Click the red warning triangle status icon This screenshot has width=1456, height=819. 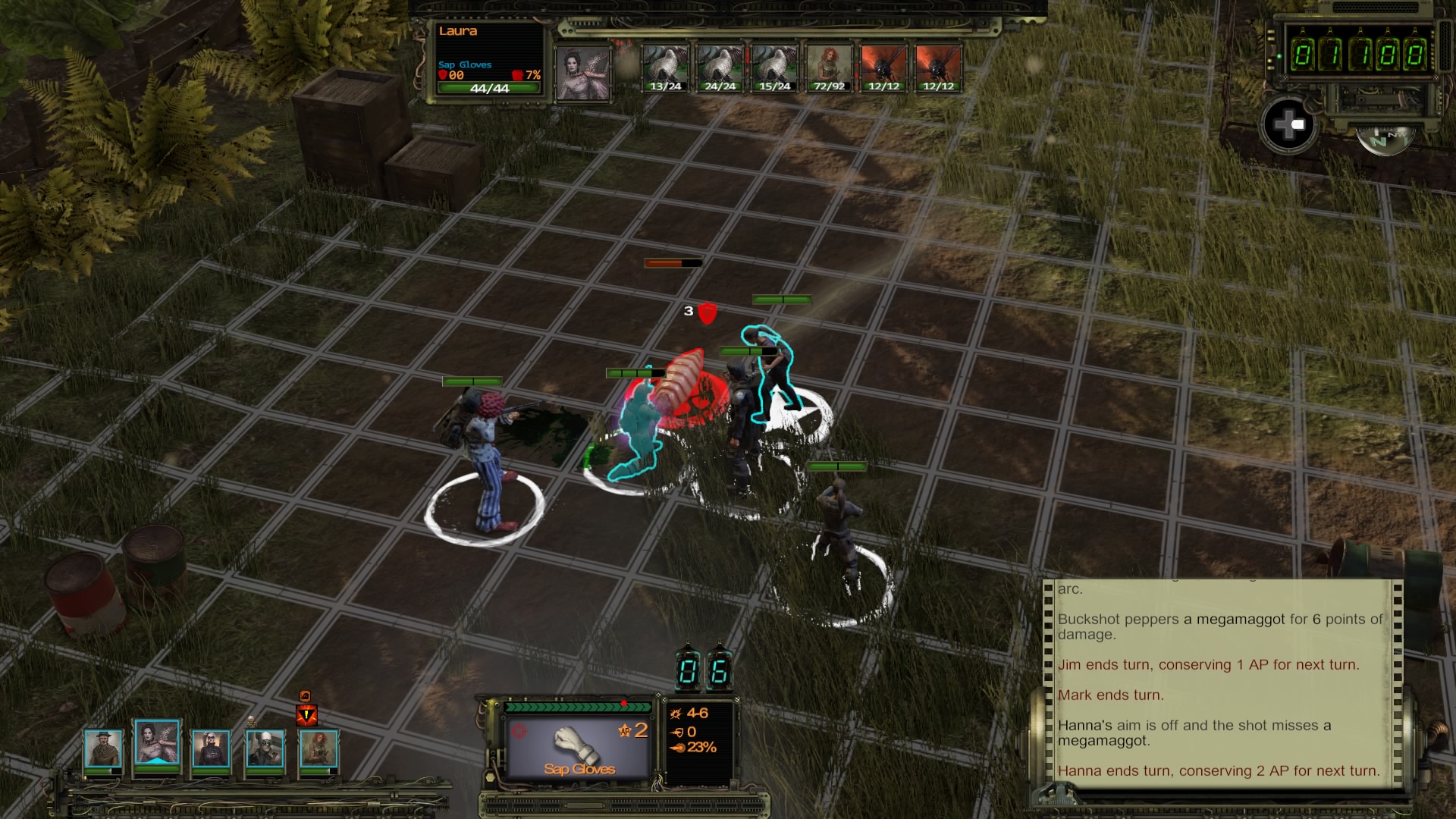point(306,714)
